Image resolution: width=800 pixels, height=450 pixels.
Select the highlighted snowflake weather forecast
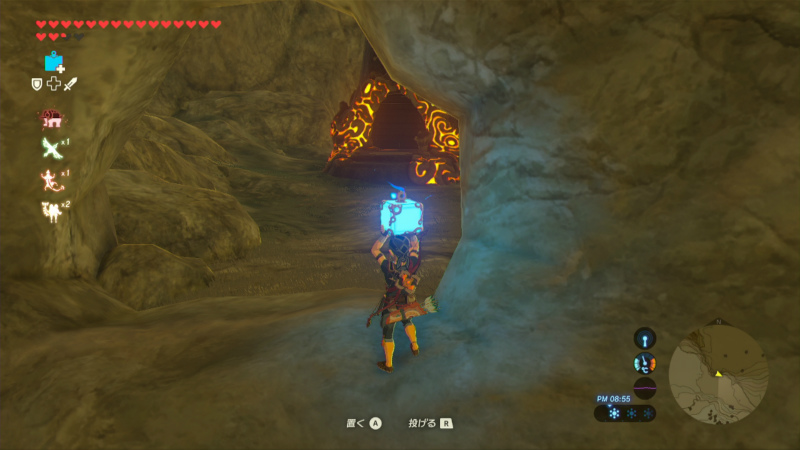coord(614,413)
